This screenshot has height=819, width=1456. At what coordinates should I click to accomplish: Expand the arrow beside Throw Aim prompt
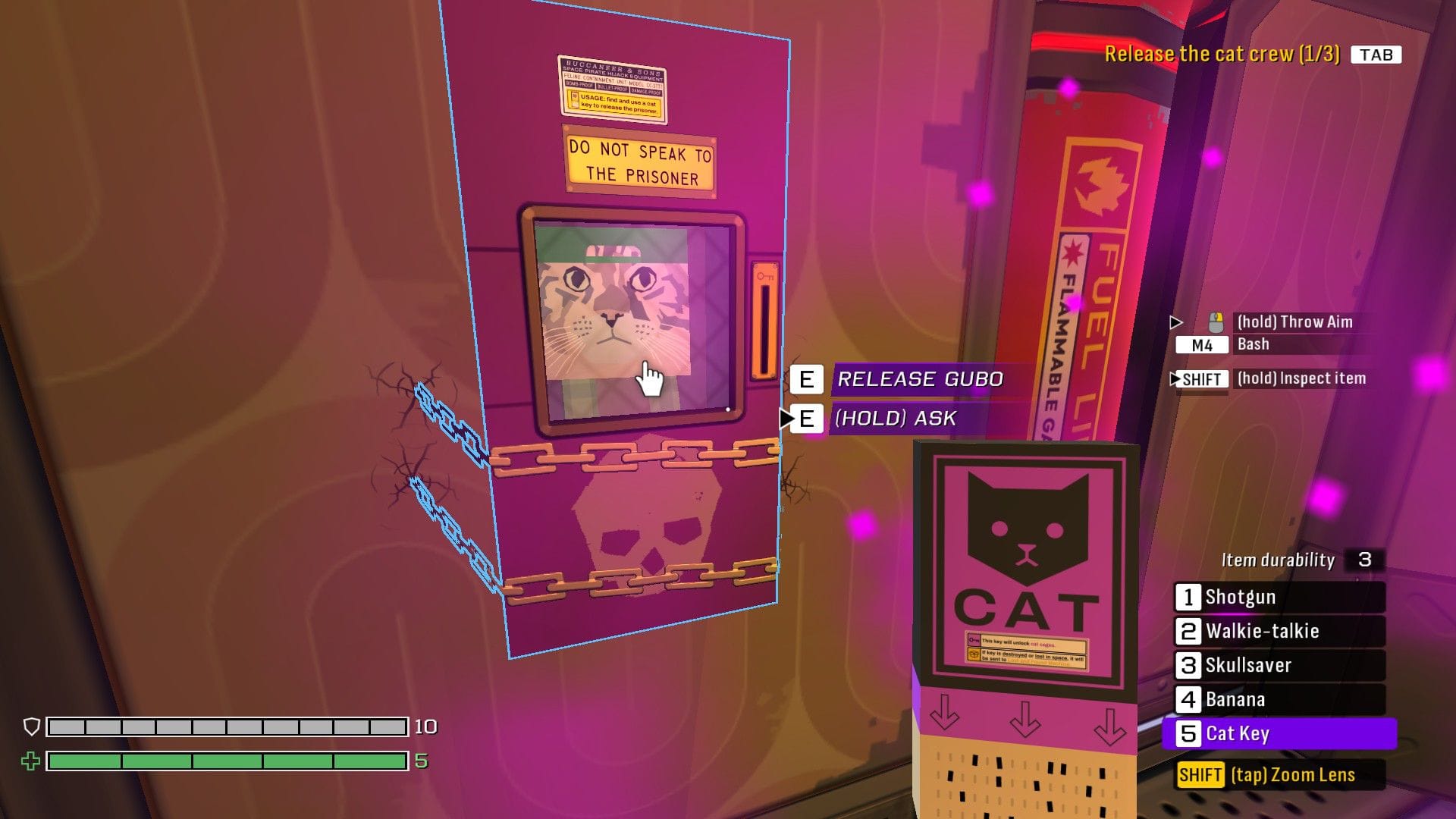[1176, 322]
